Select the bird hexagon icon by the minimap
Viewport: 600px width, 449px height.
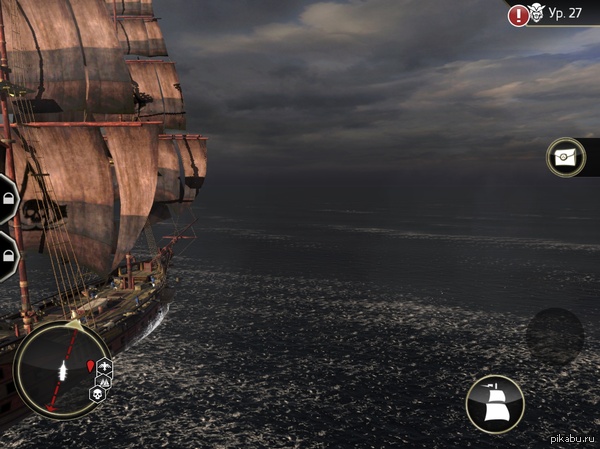point(104,366)
